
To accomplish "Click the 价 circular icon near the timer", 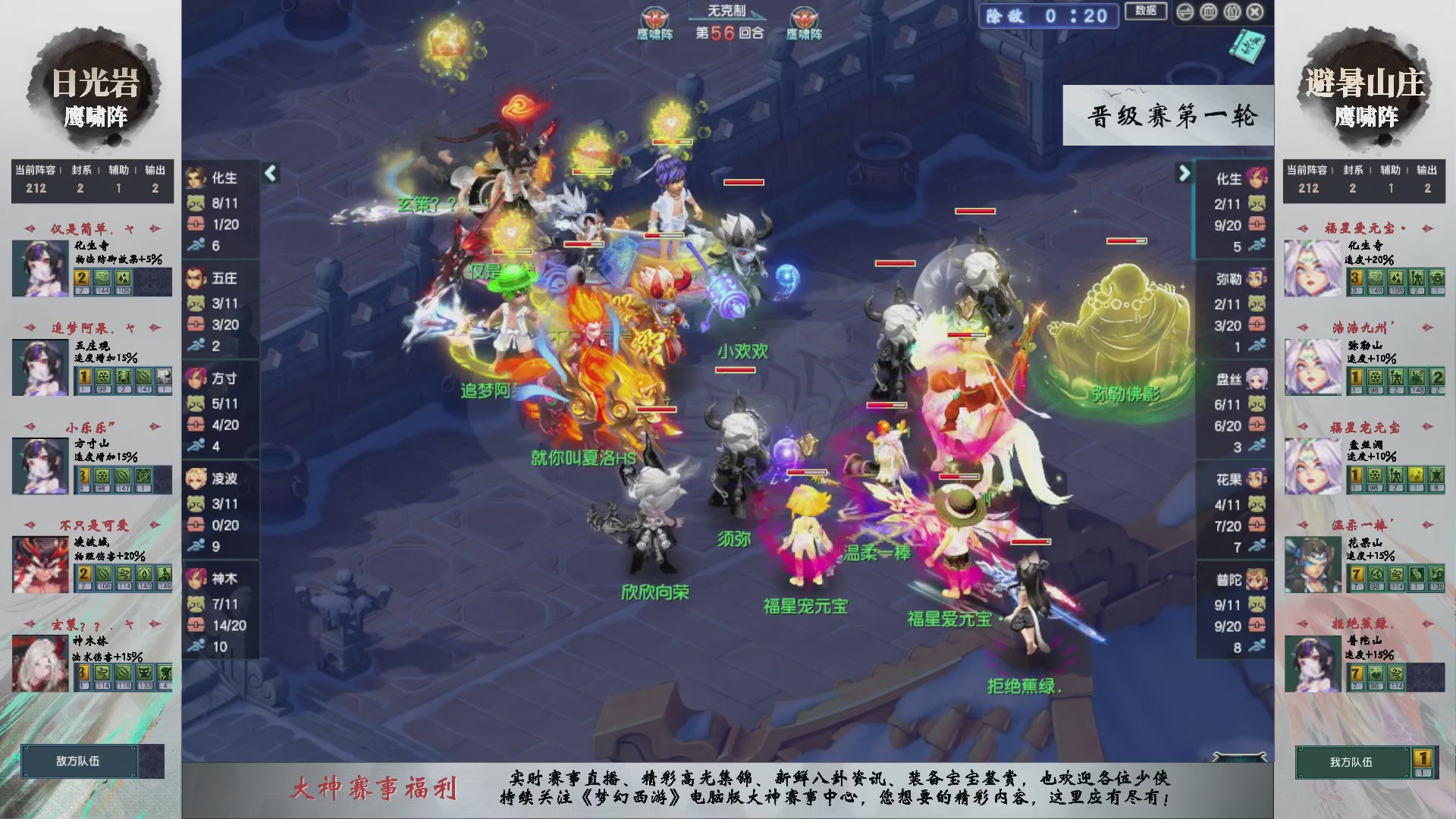I will click(x=1231, y=12).
